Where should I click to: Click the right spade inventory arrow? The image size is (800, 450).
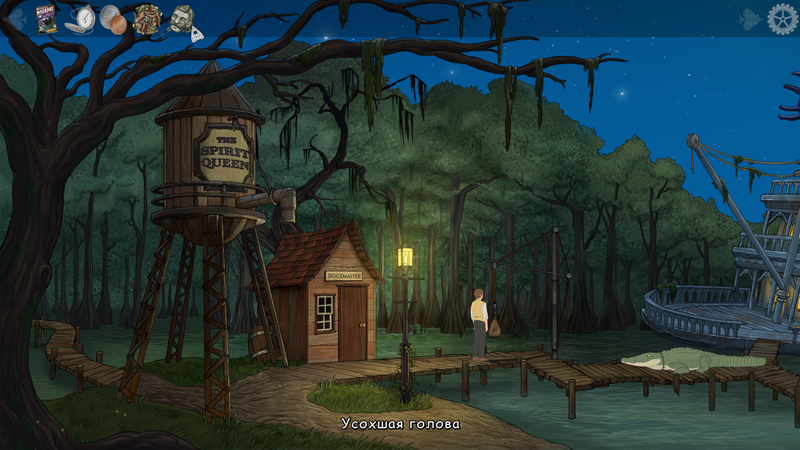(750, 19)
